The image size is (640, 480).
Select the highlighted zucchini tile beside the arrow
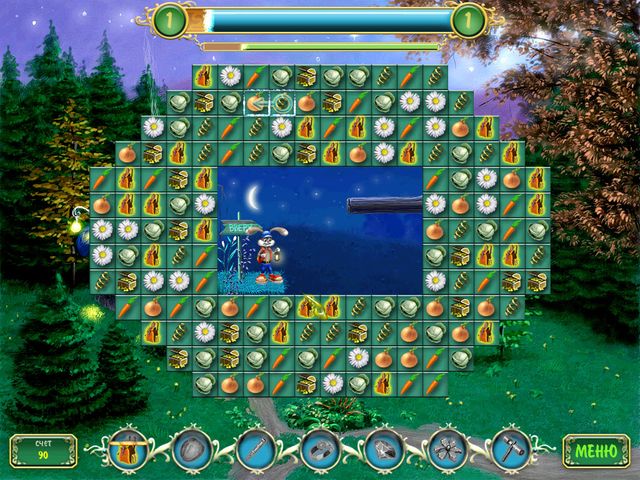tap(282, 102)
